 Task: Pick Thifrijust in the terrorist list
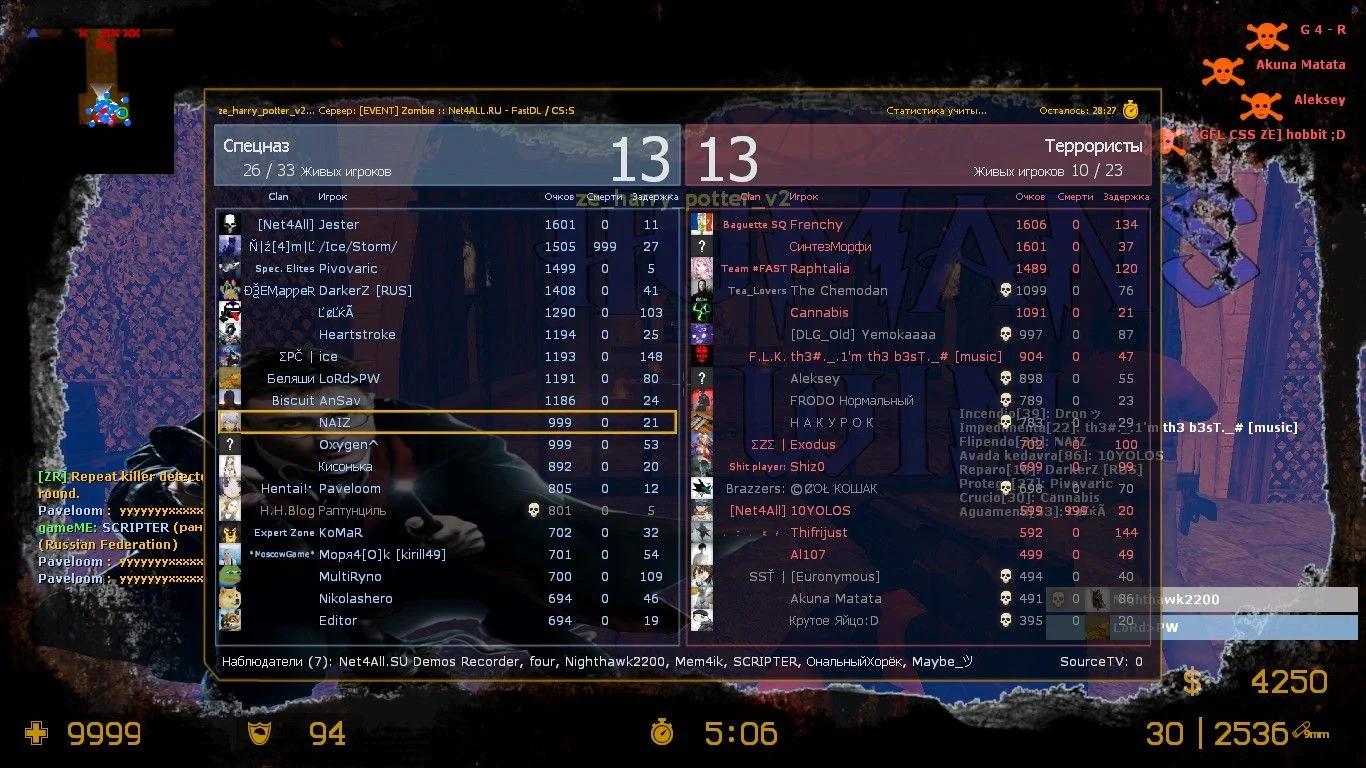[x=918, y=533]
